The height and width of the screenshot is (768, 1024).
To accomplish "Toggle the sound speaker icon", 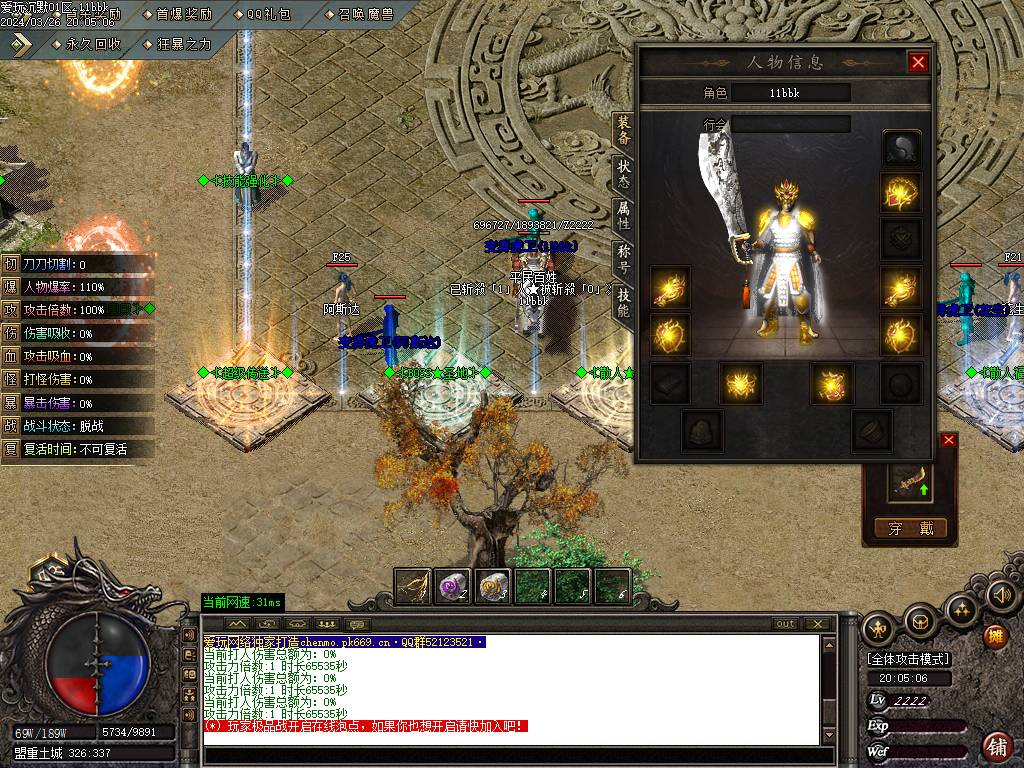I will 1001,596.
